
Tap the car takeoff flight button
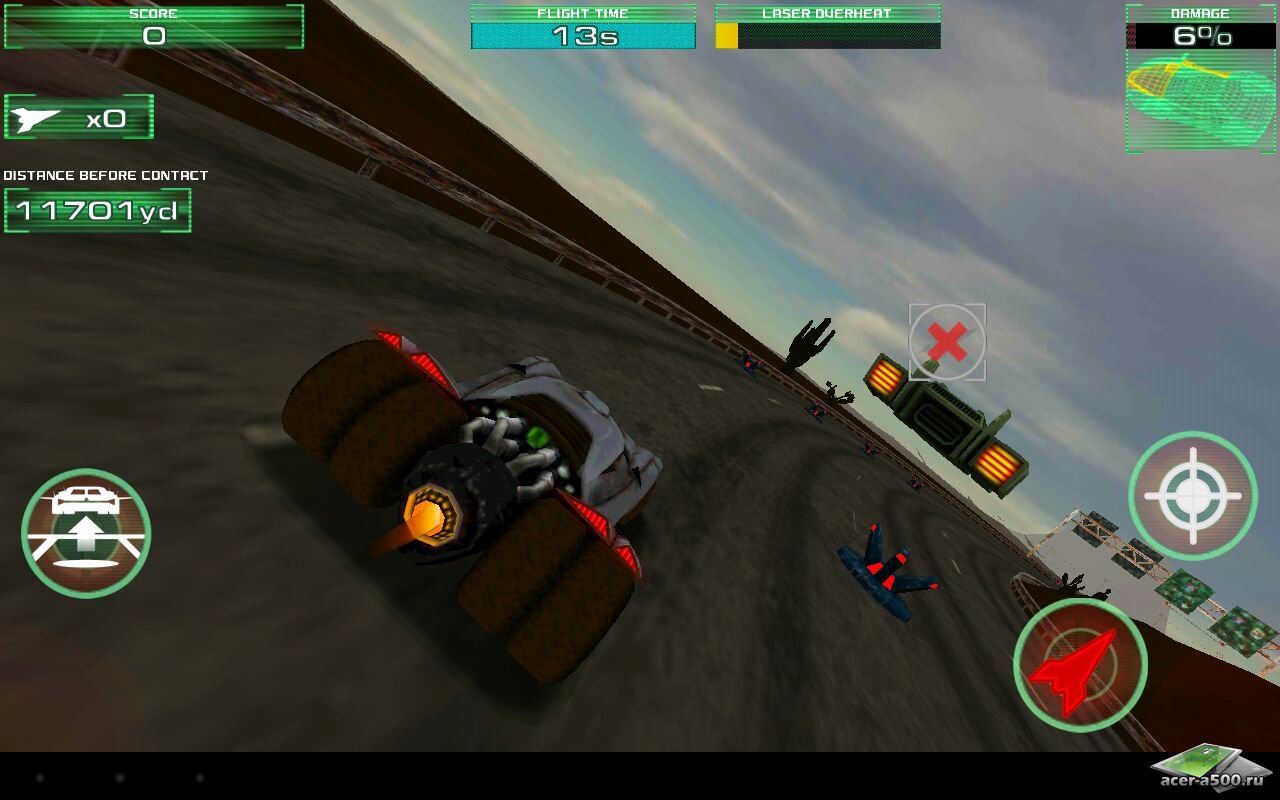86,533
